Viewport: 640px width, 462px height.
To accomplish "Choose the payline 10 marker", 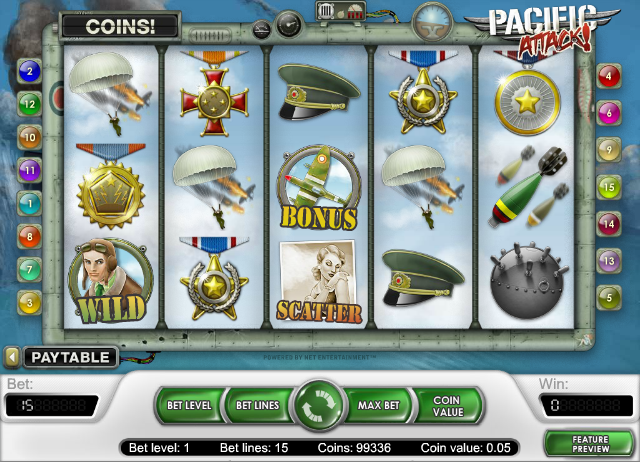I will tap(29, 137).
